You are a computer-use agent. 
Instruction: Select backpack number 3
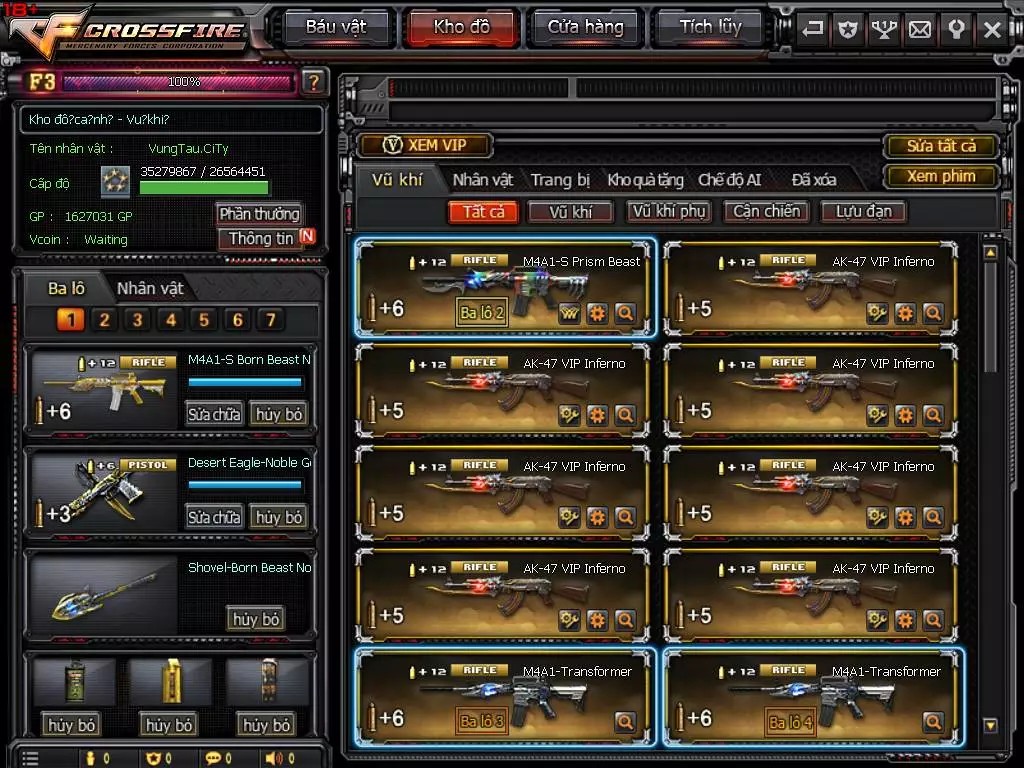point(137,320)
